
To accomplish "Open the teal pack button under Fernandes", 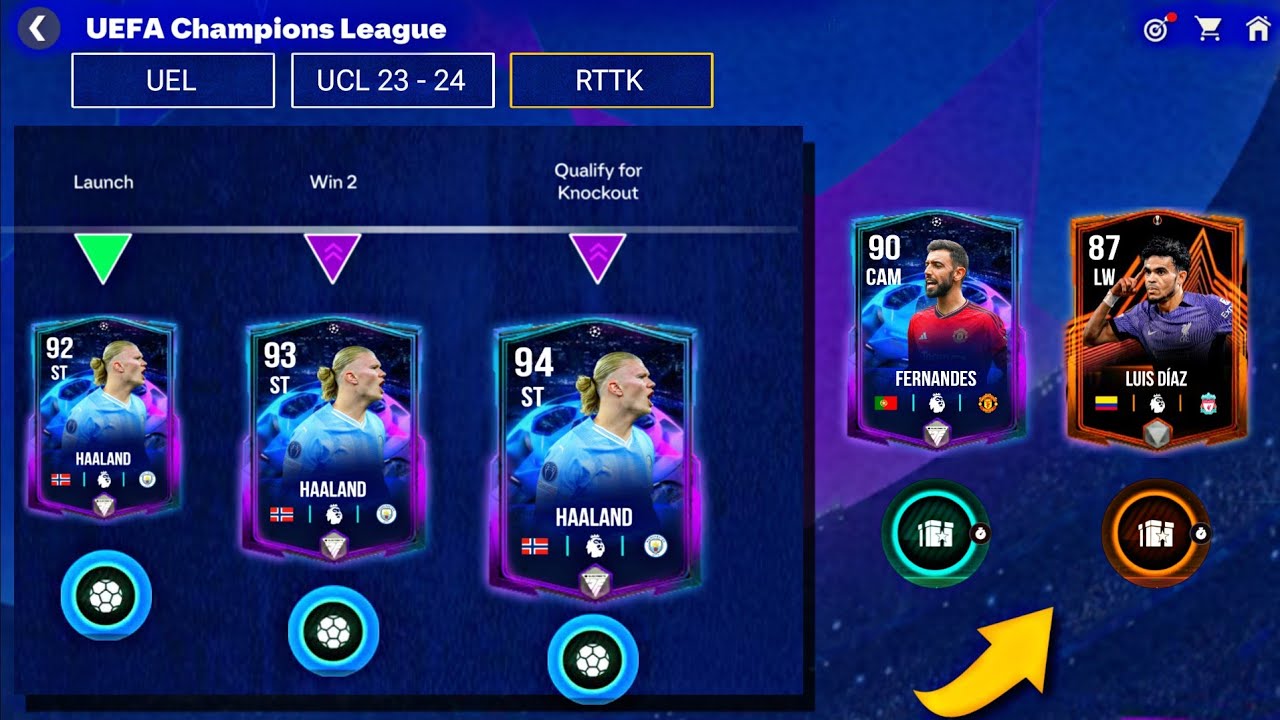I will (935, 533).
